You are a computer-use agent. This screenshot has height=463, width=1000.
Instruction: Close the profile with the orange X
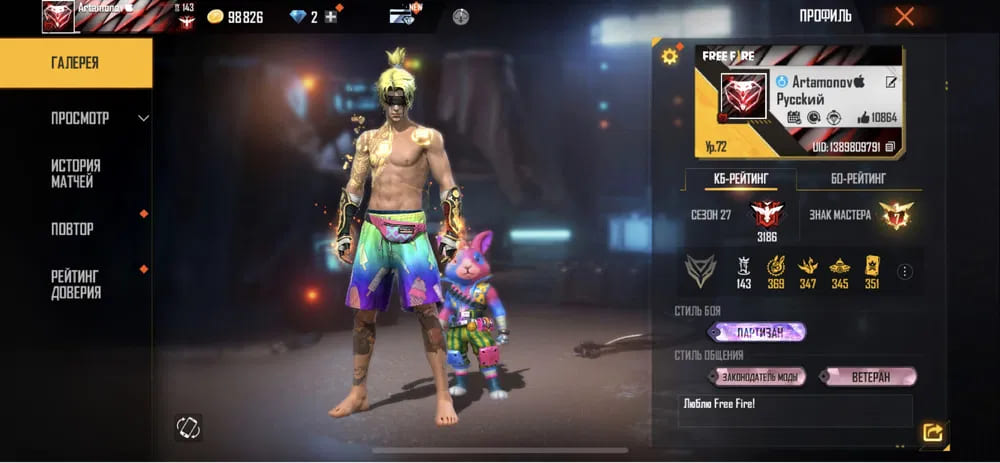pyautogui.click(x=904, y=16)
